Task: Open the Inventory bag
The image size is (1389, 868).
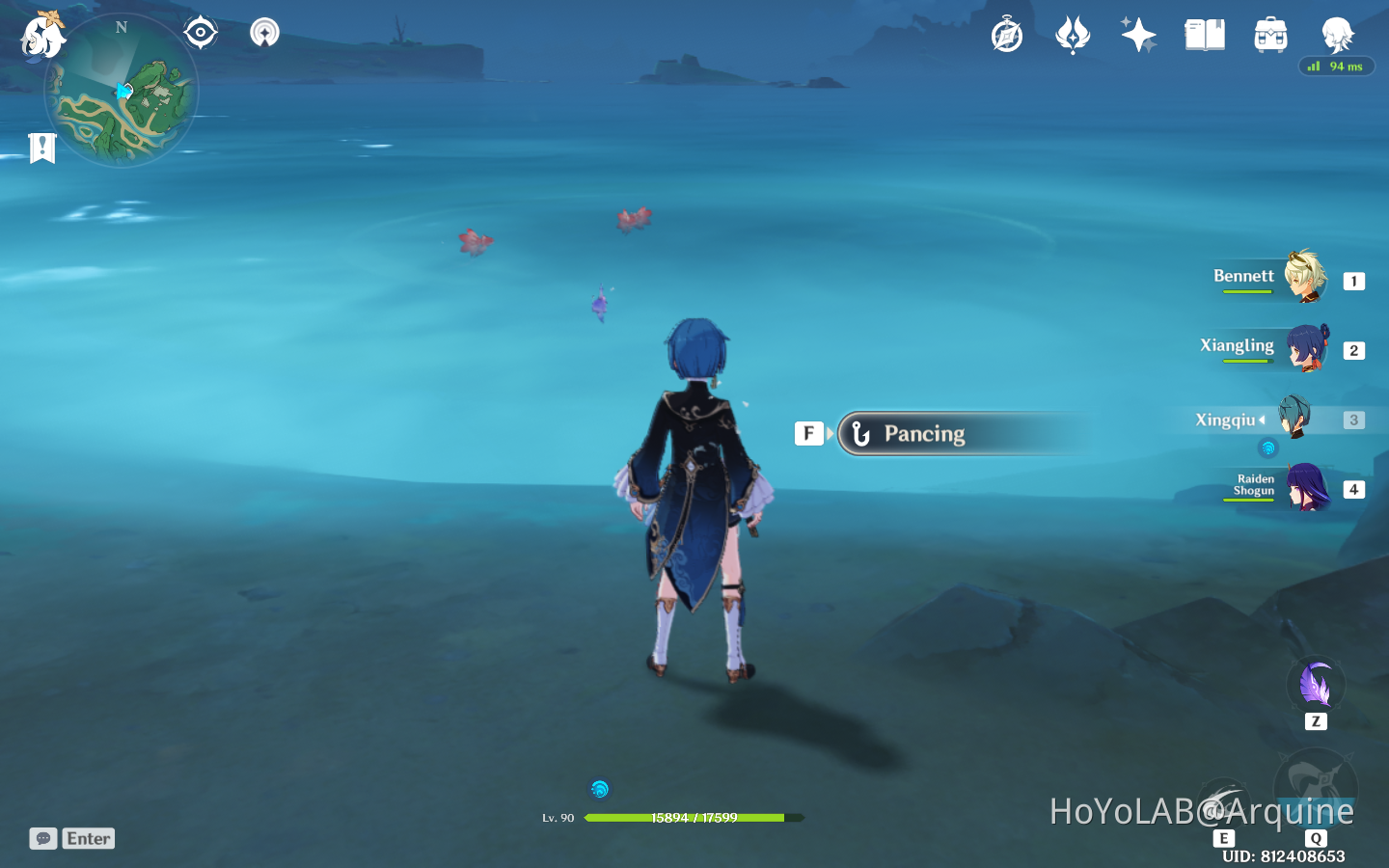Action: pyautogui.click(x=1270, y=34)
